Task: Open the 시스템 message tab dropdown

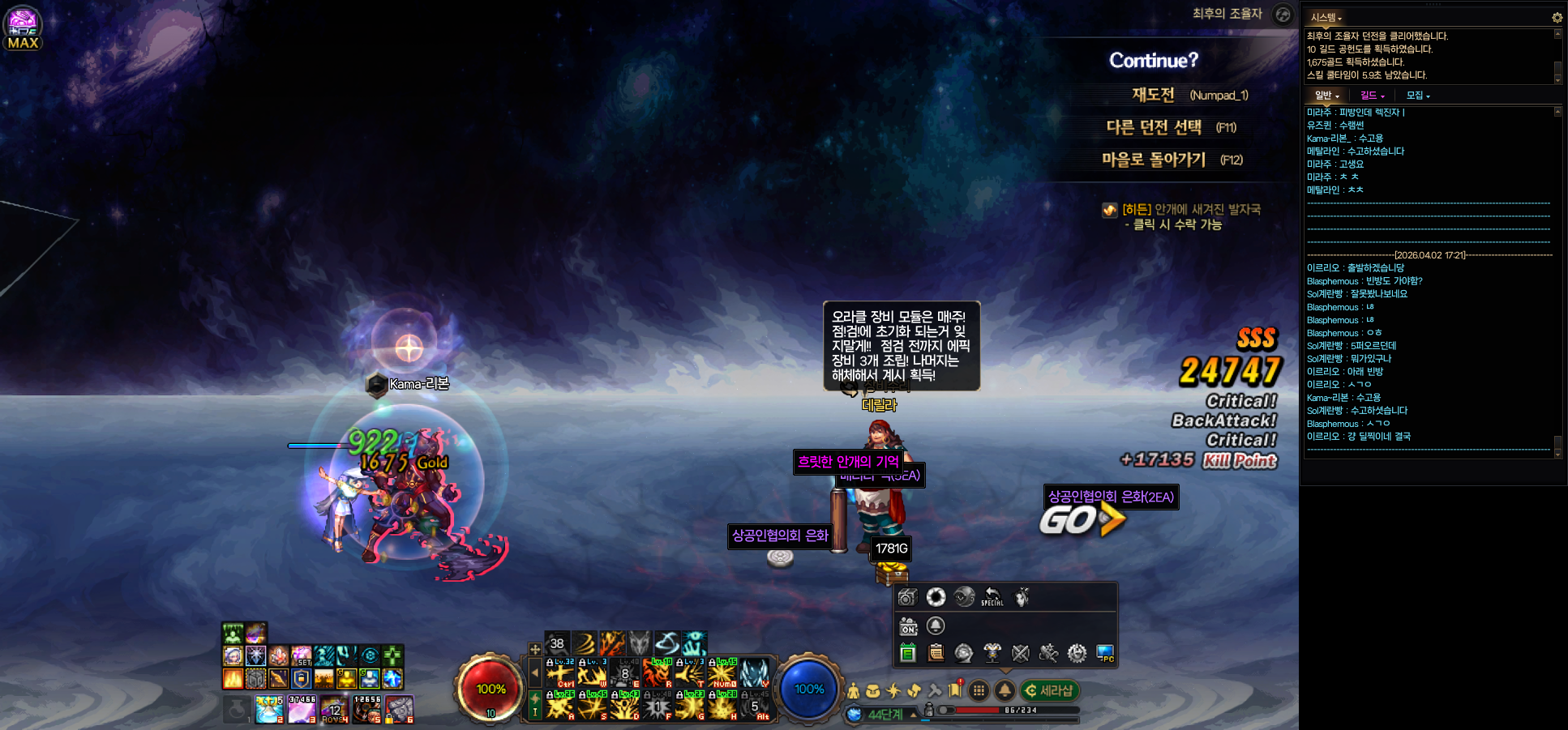Action: click(x=1326, y=18)
